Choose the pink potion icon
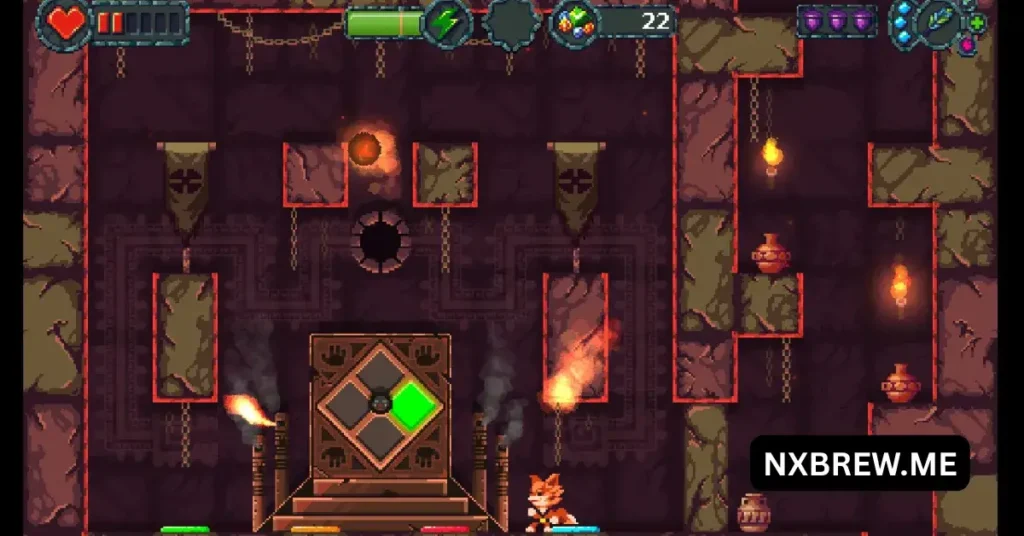The height and width of the screenshot is (536, 1024). (967, 45)
